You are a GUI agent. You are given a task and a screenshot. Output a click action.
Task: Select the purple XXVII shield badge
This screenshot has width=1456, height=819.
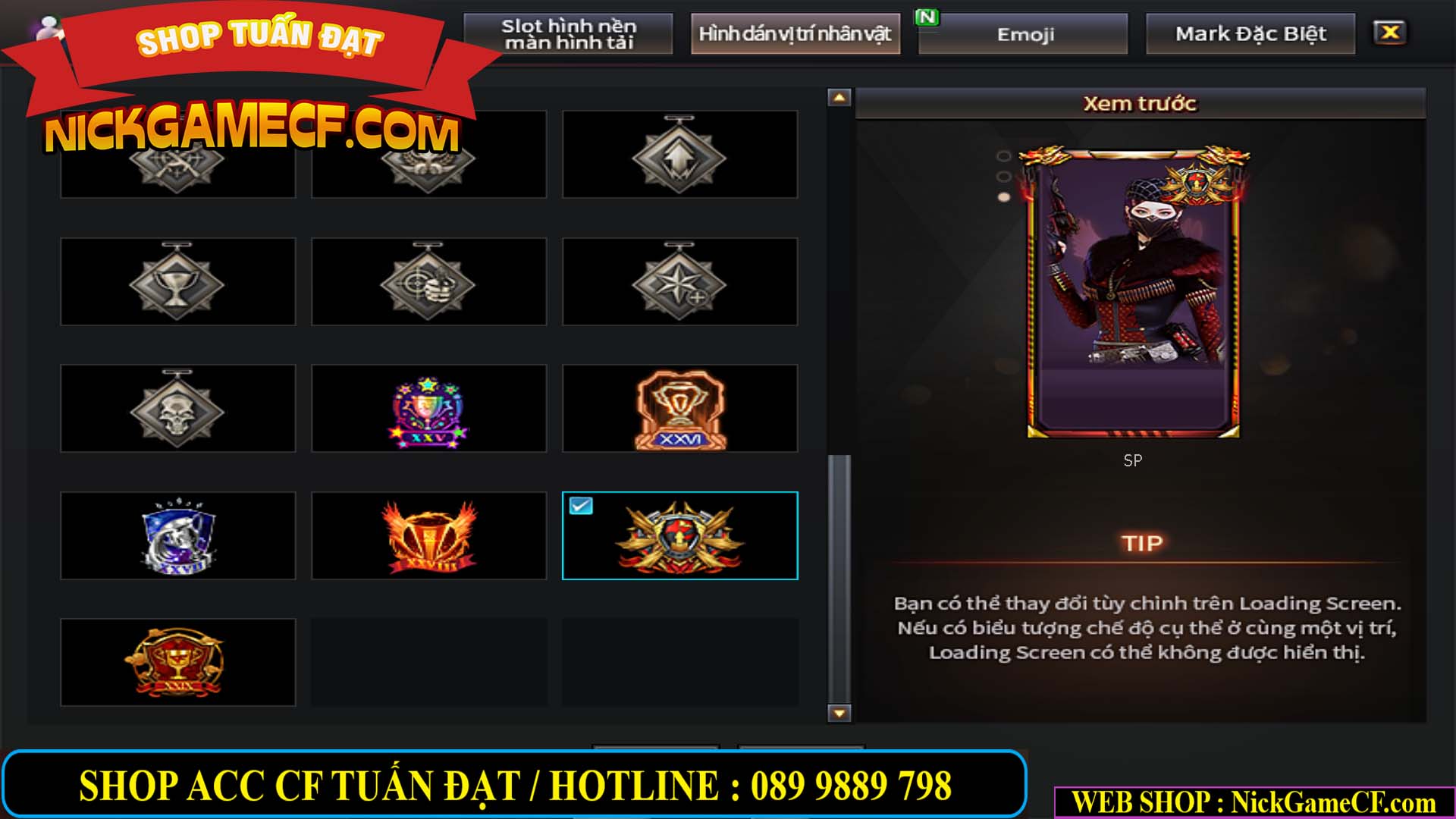[x=177, y=535]
